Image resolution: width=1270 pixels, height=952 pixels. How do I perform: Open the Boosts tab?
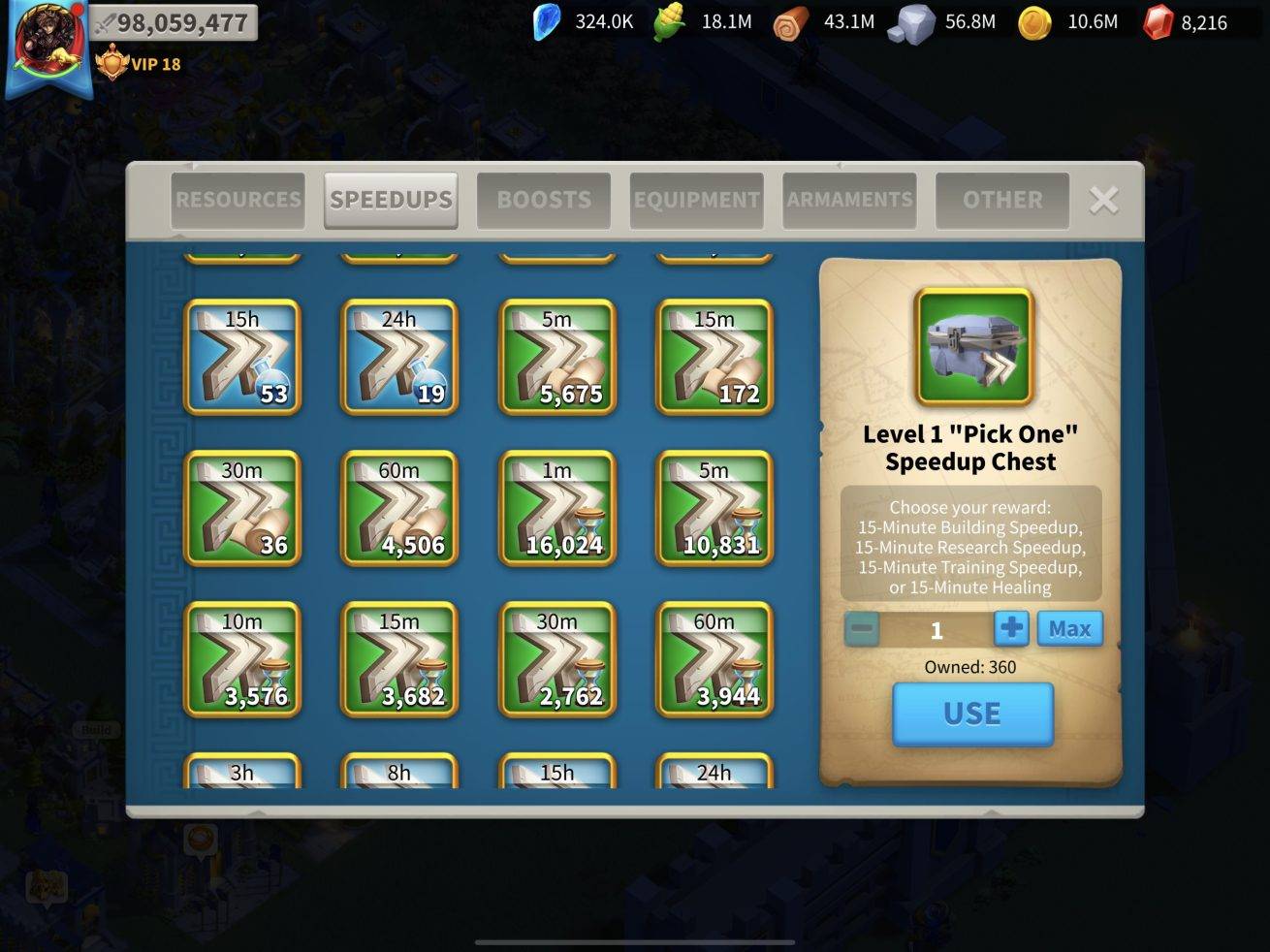pos(544,201)
